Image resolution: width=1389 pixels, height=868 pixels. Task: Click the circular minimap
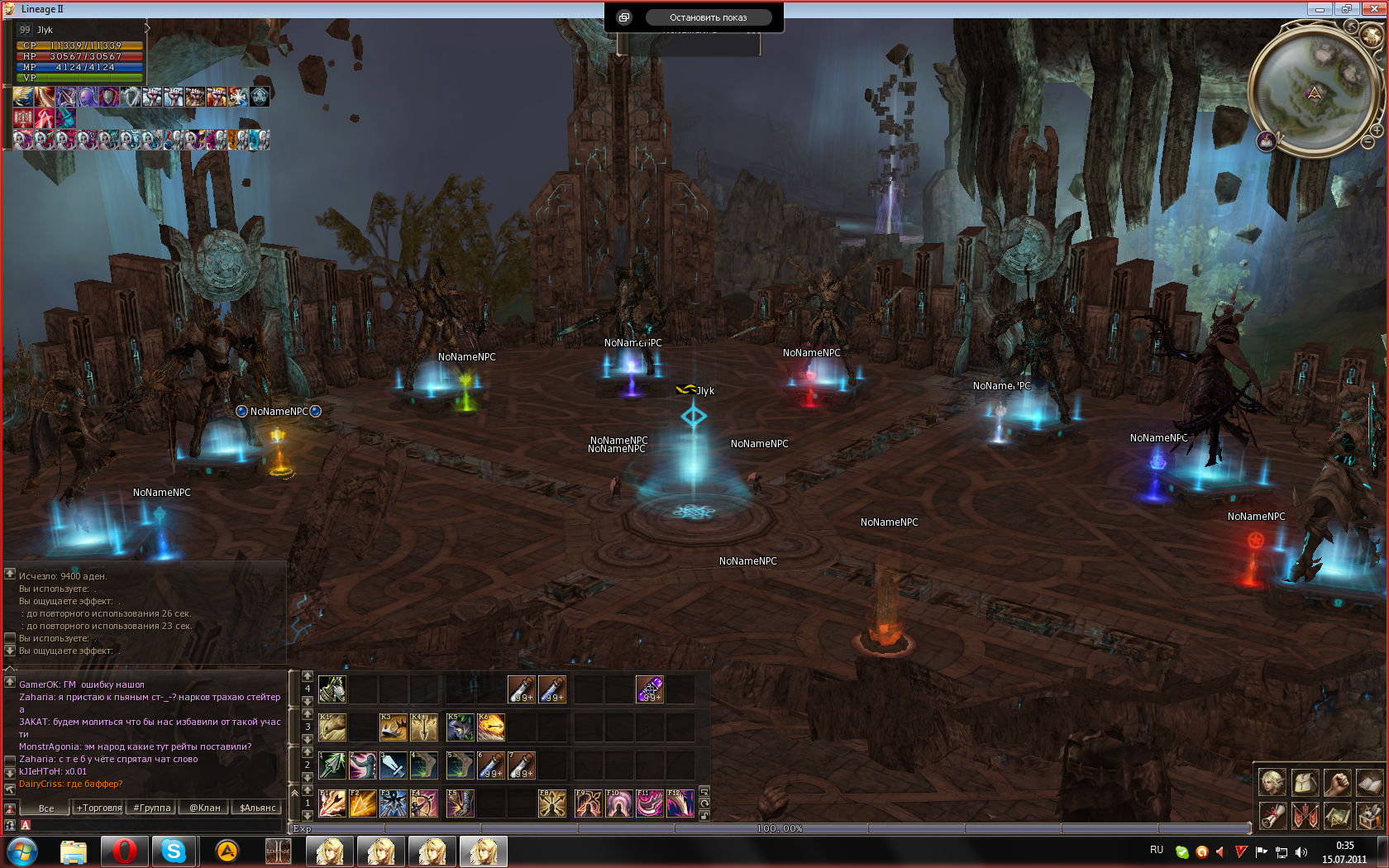1314,89
